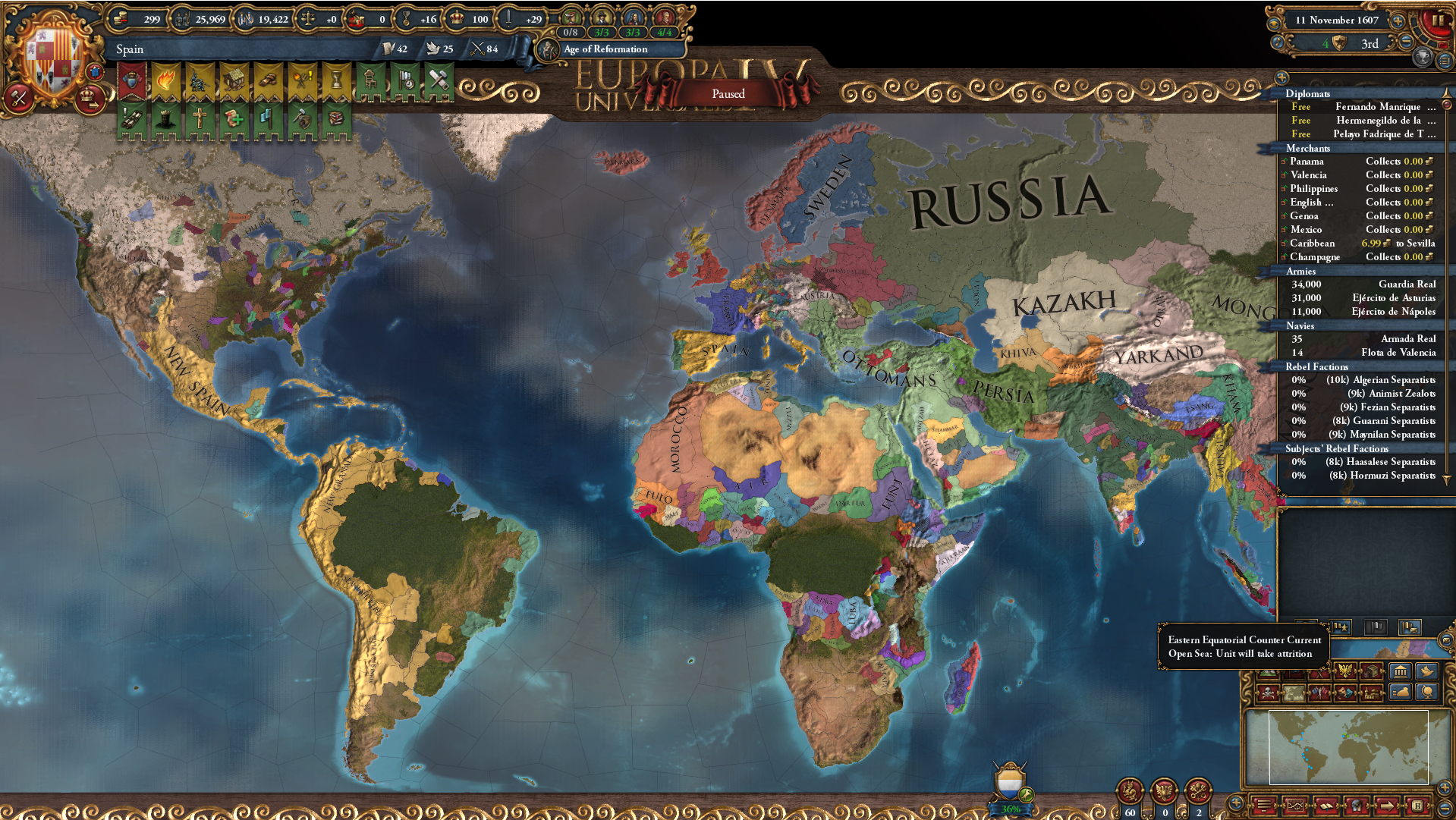Unpause the game with pause button
Viewport: 1456px width, 820px height.
coord(1439,20)
